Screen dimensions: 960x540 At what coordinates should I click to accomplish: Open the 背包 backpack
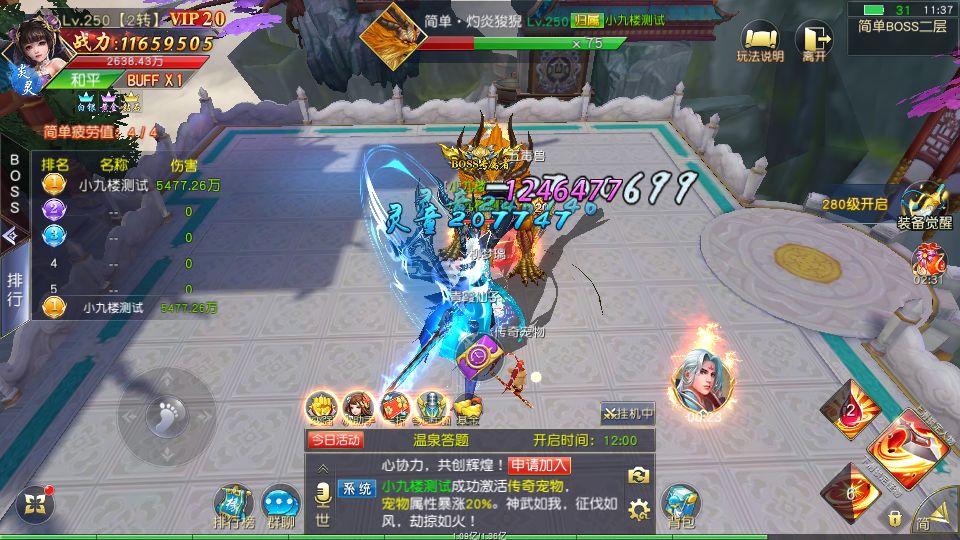tap(682, 504)
